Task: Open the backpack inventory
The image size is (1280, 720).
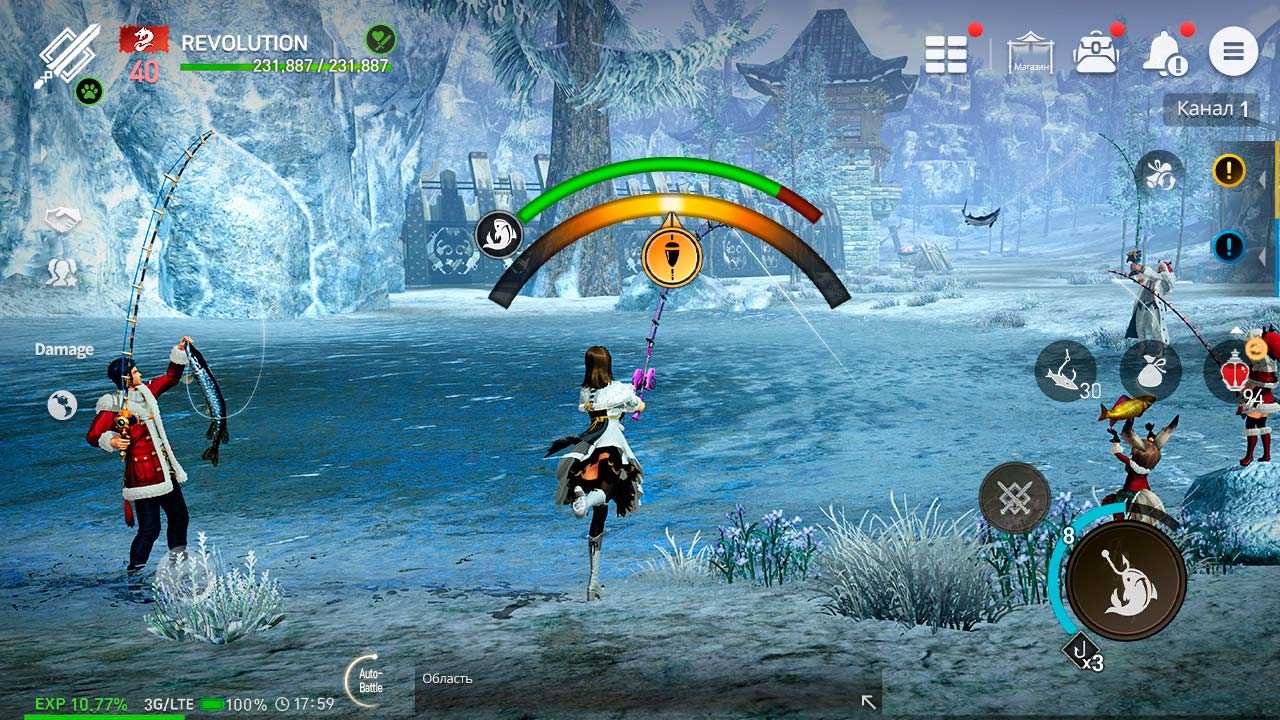Action: (x=1095, y=53)
